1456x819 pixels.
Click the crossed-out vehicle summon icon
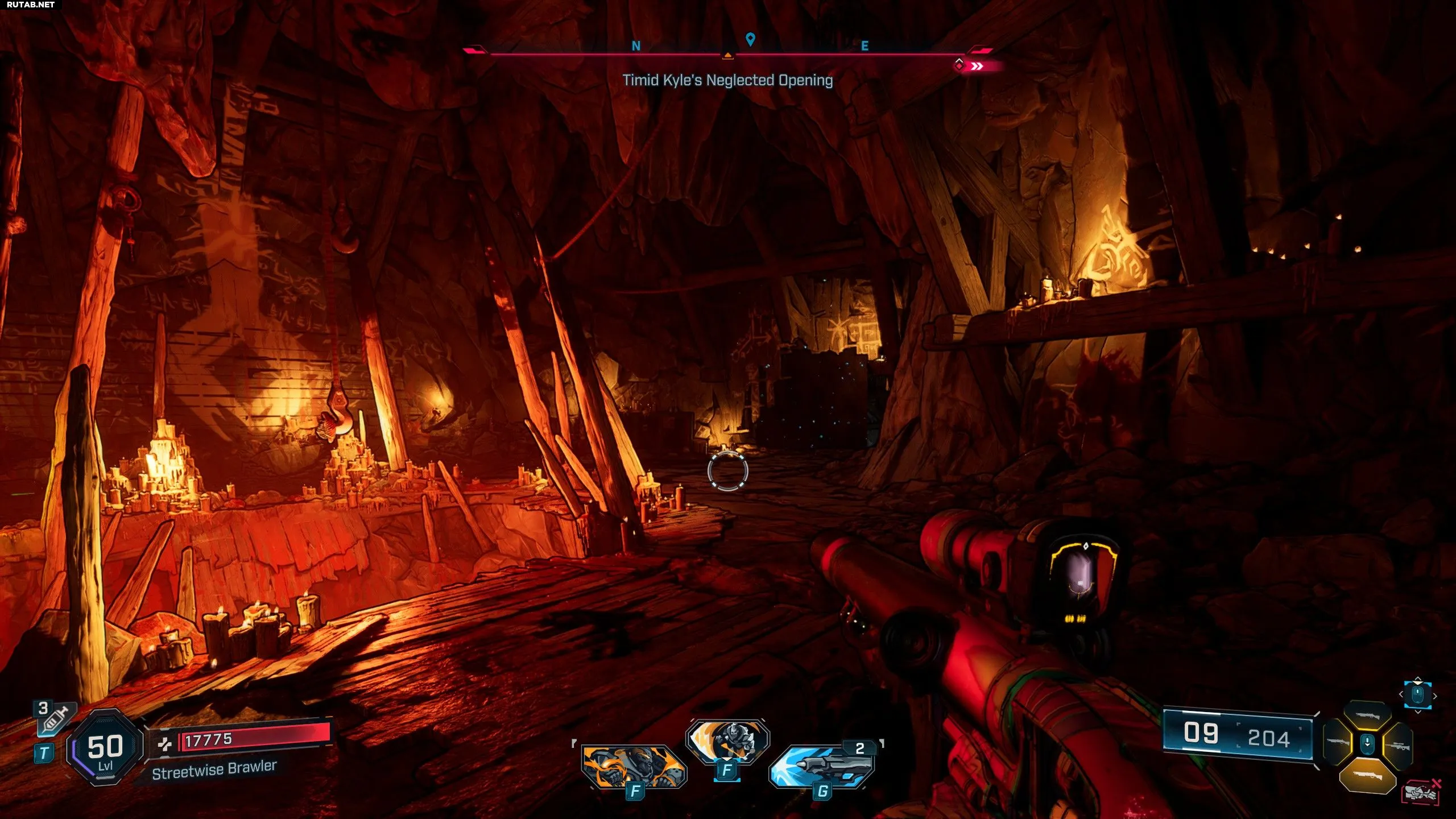pyautogui.click(x=1421, y=793)
